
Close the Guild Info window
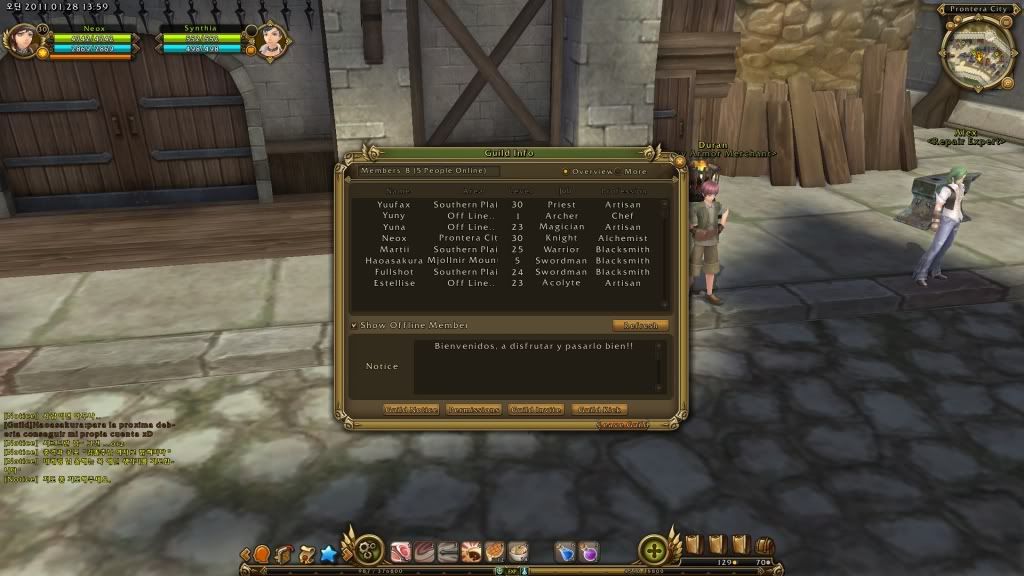click(x=680, y=159)
